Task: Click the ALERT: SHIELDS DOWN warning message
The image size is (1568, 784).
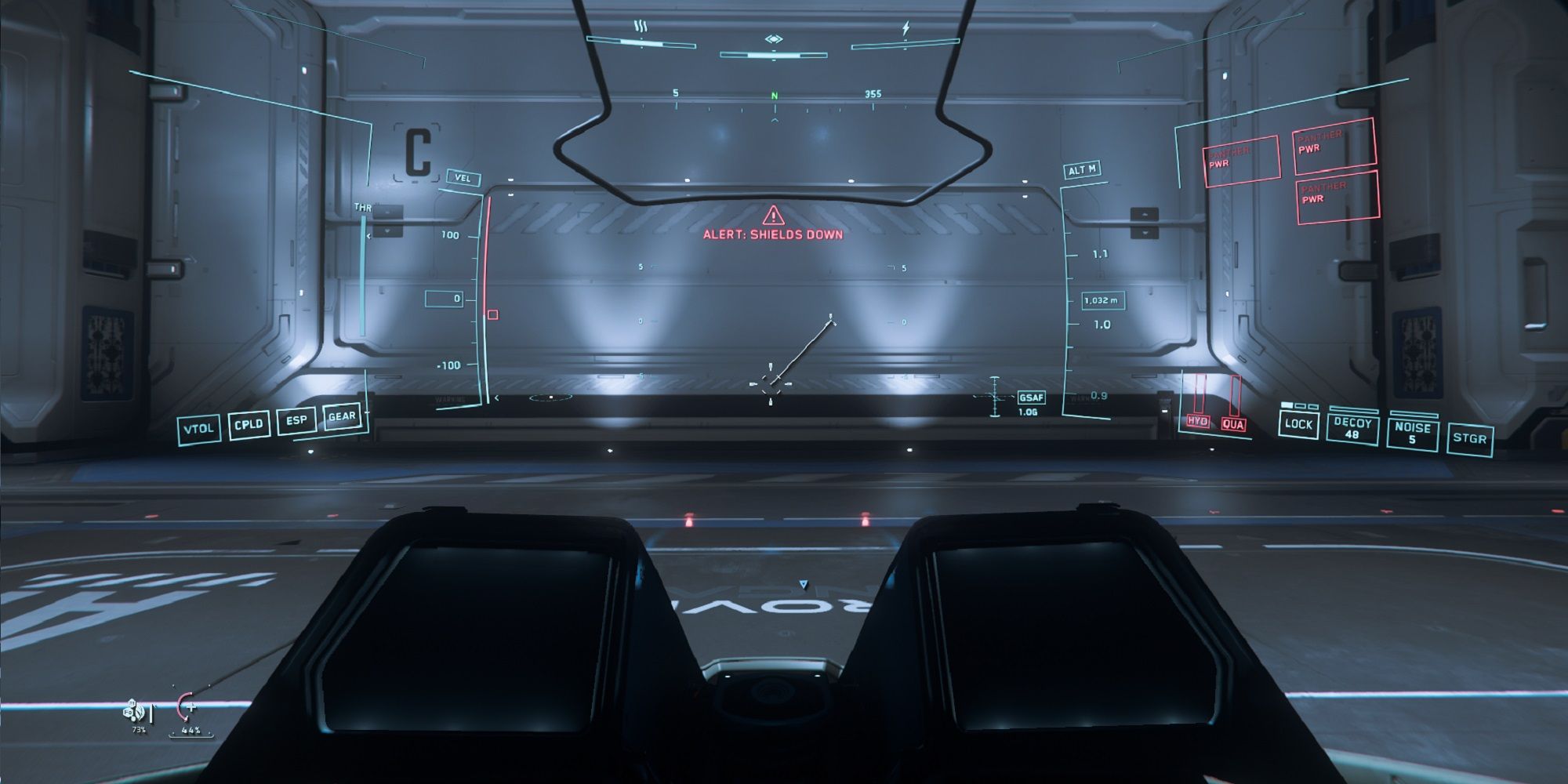Action: [772, 232]
